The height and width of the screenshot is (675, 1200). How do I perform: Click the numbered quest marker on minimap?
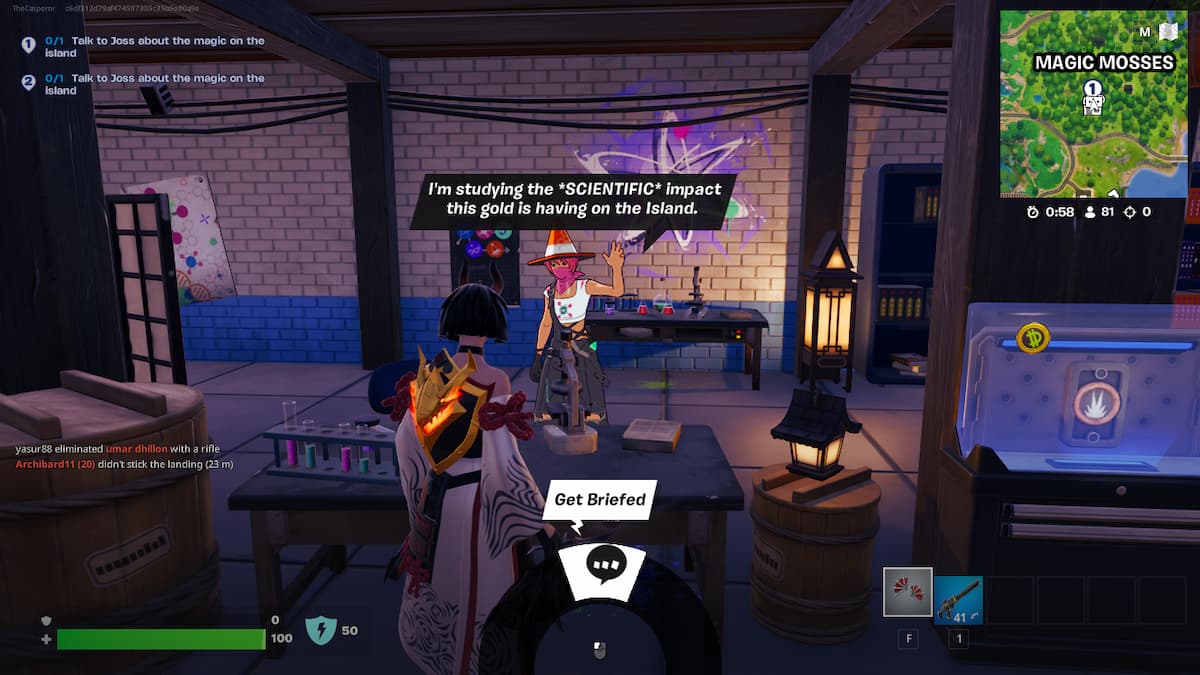coord(1093,90)
